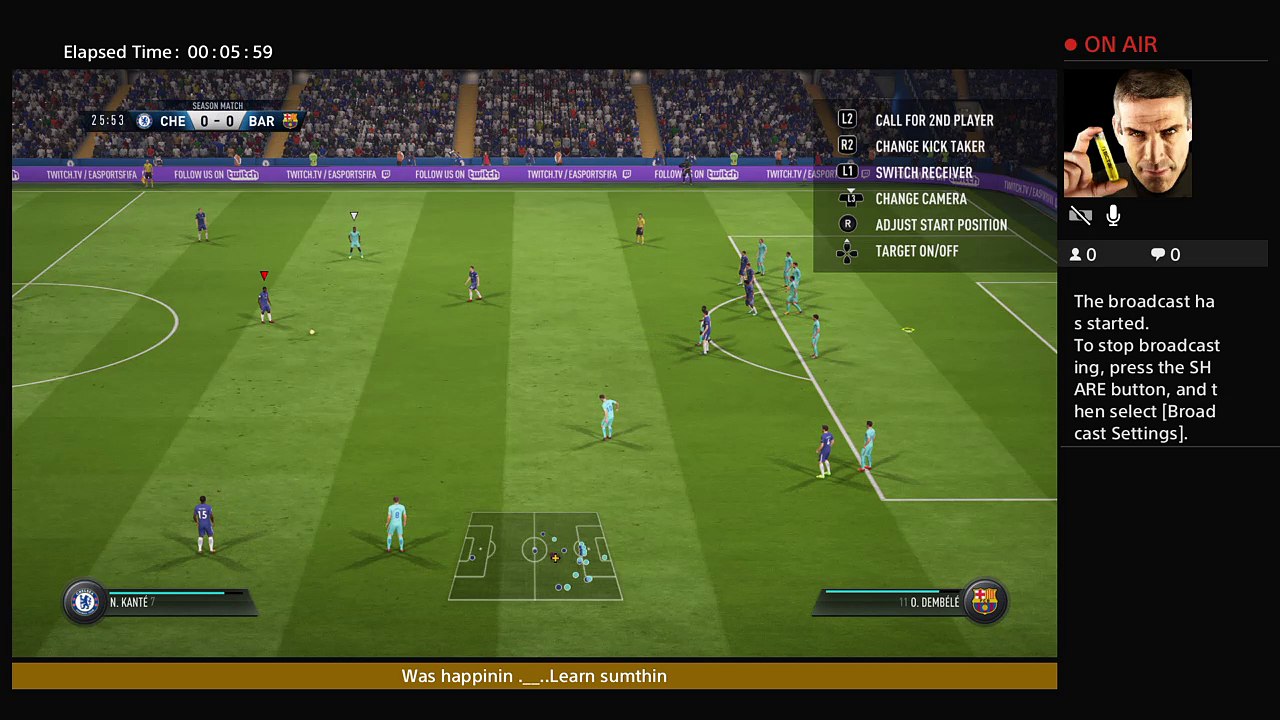Select the Chelsea crest beside N. Kanté
Image resolution: width=1280 pixels, height=720 pixels.
[x=85, y=602]
